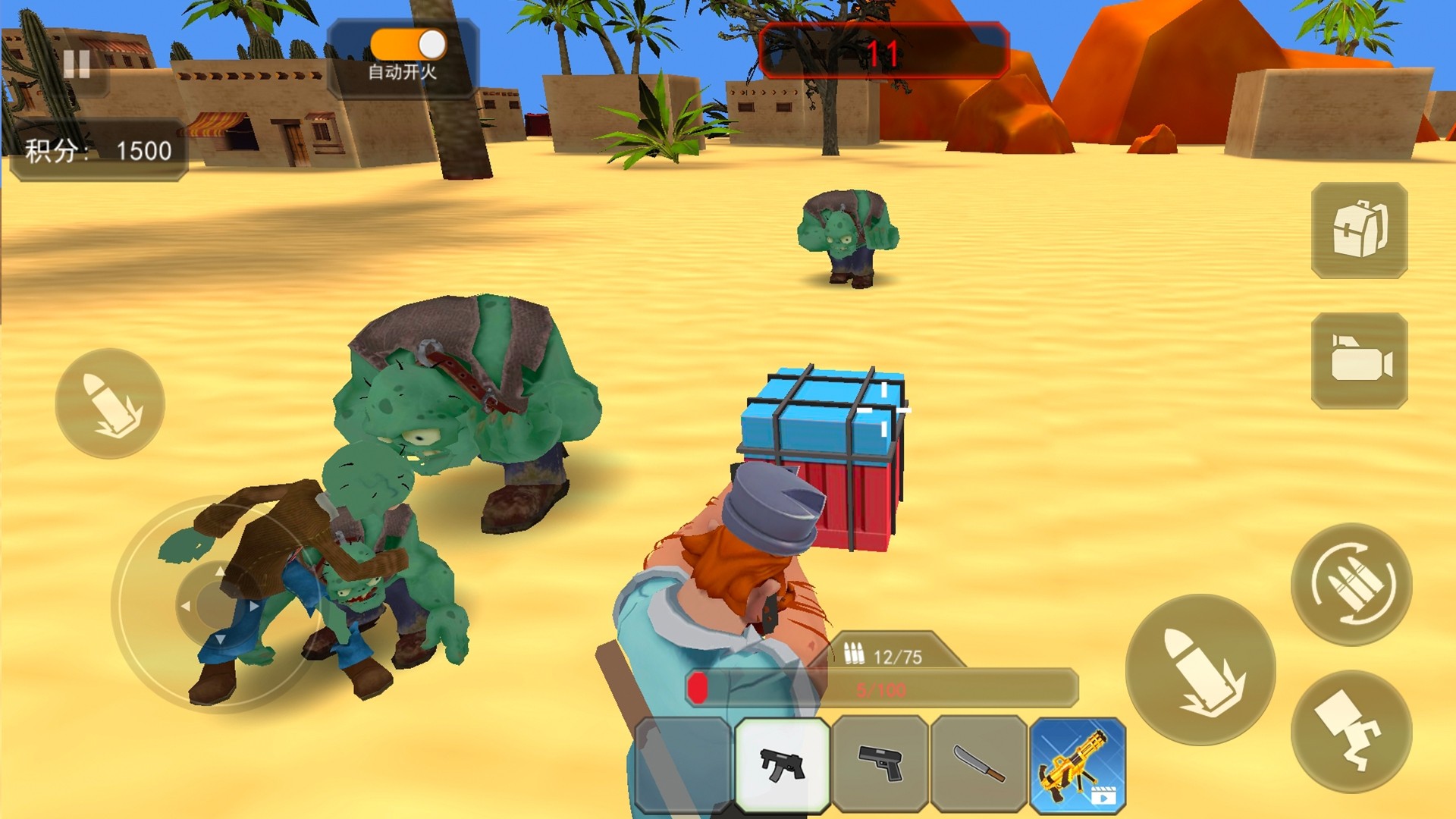Screen dimensions: 1456x819
Task: Fire with the left-side bullet button
Action: click(x=111, y=403)
